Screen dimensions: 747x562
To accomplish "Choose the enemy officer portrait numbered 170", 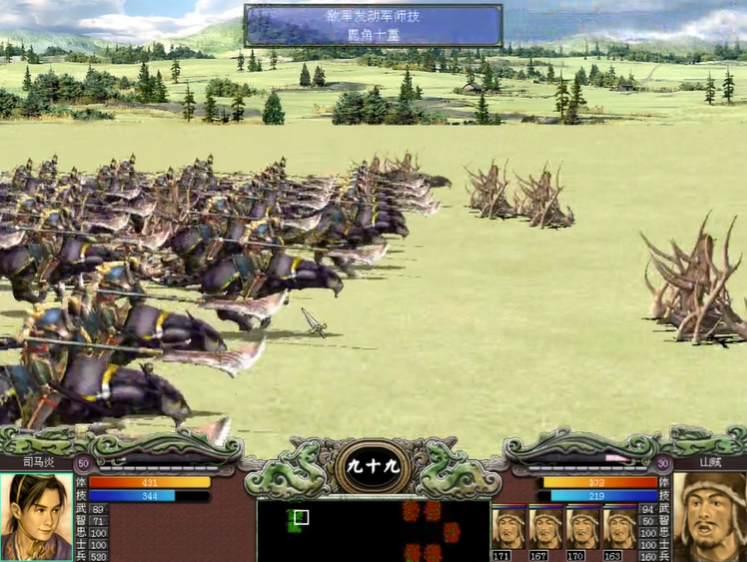I will coord(582,527).
